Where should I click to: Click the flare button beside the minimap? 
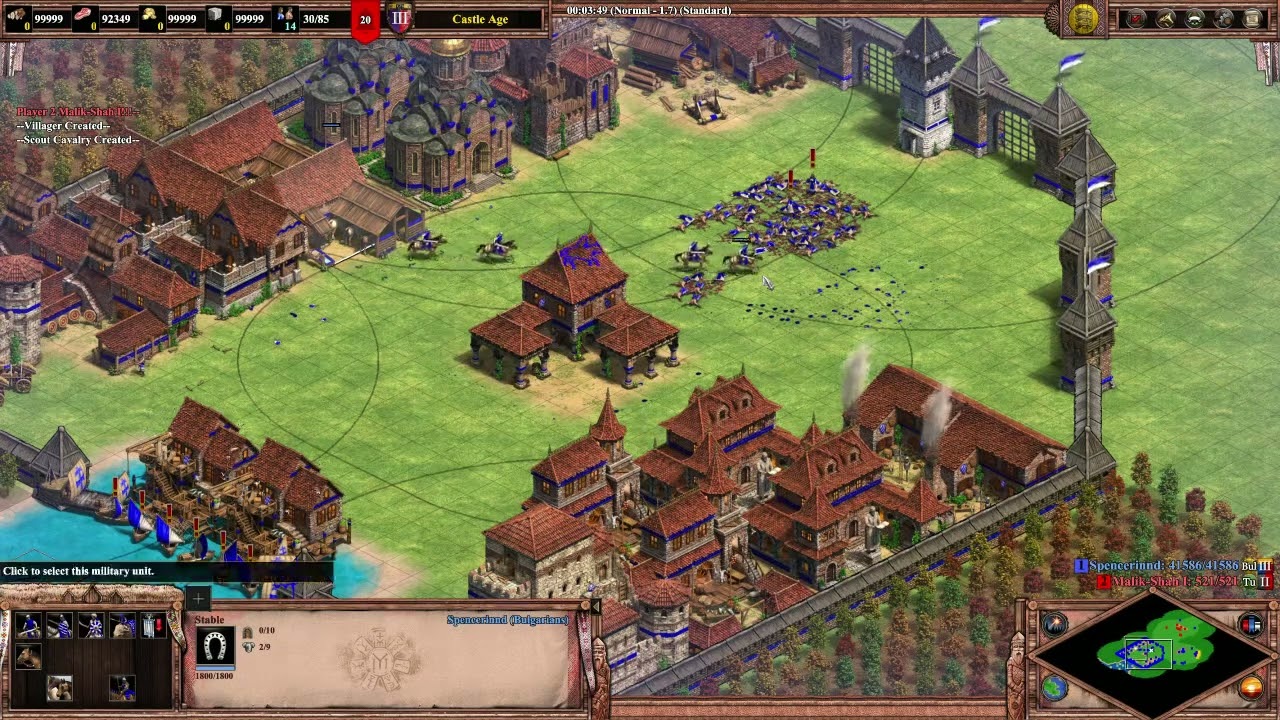click(x=1053, y=624)
